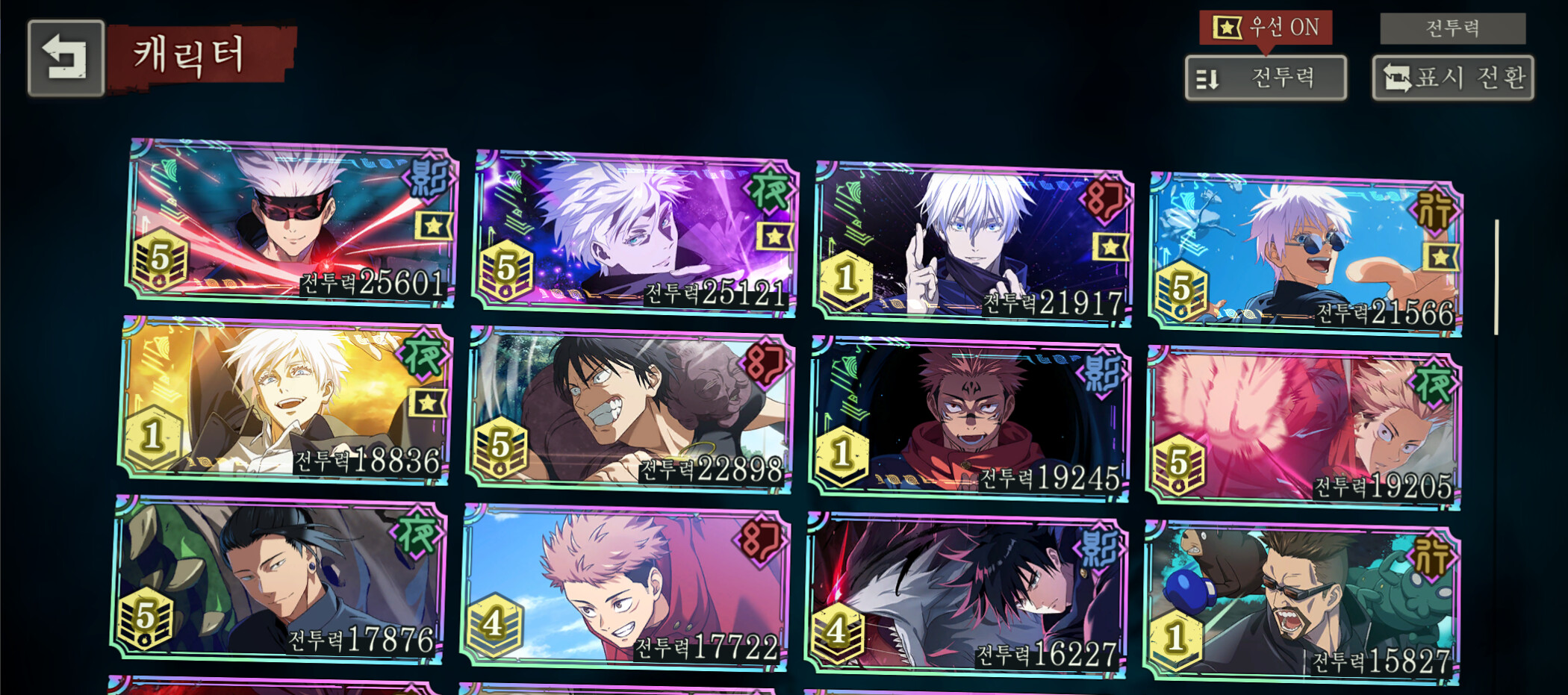Screen dimensions: 1568x695
Task: Open the character card with 전투력 21566
Action: pos(1305,254)
